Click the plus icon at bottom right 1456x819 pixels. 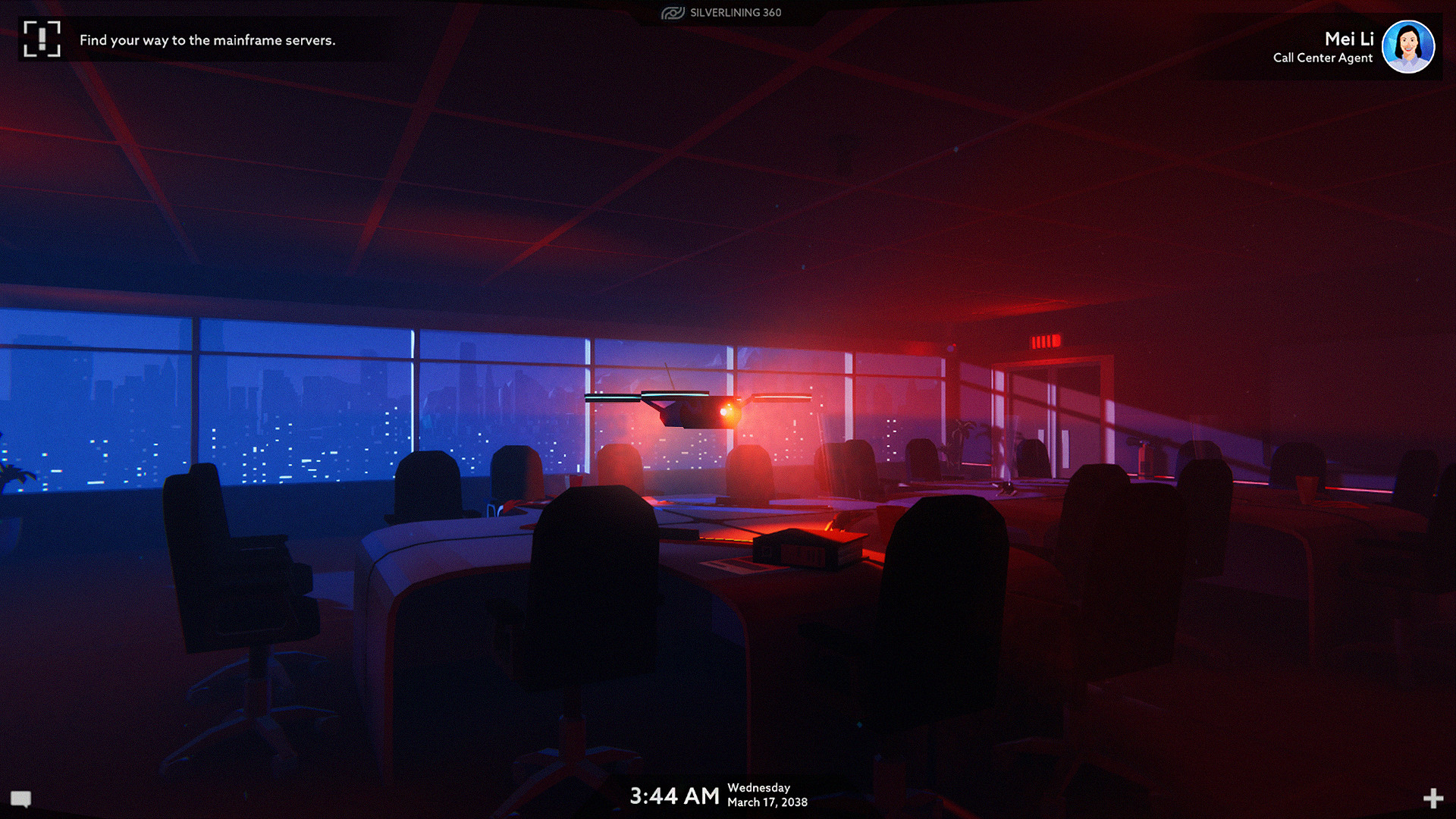(1432, 799)
